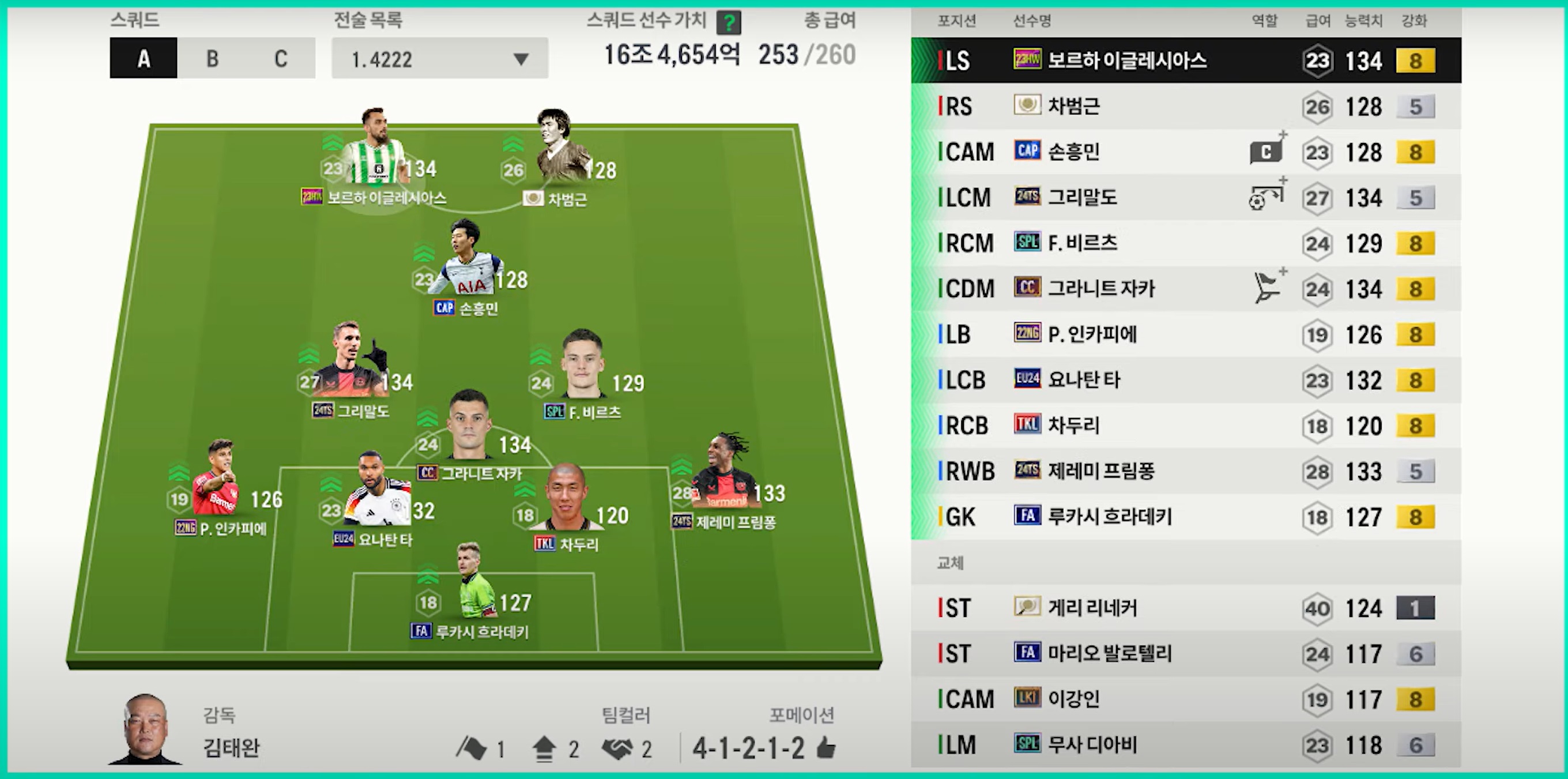This screenshot has width=1568, height=779.
Task: Choose substitute 게리 리네커 row
Action: [1186, 608]
